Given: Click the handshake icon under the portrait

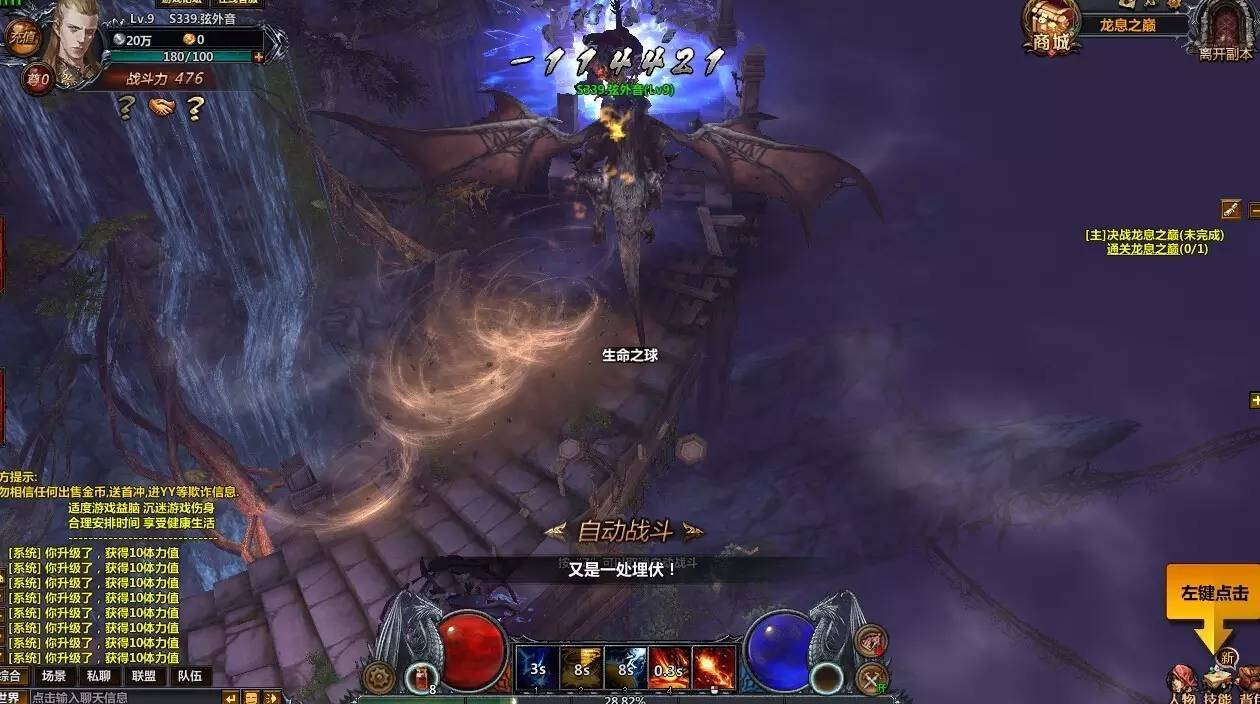Looking at the screenshot, I should 160,106.
